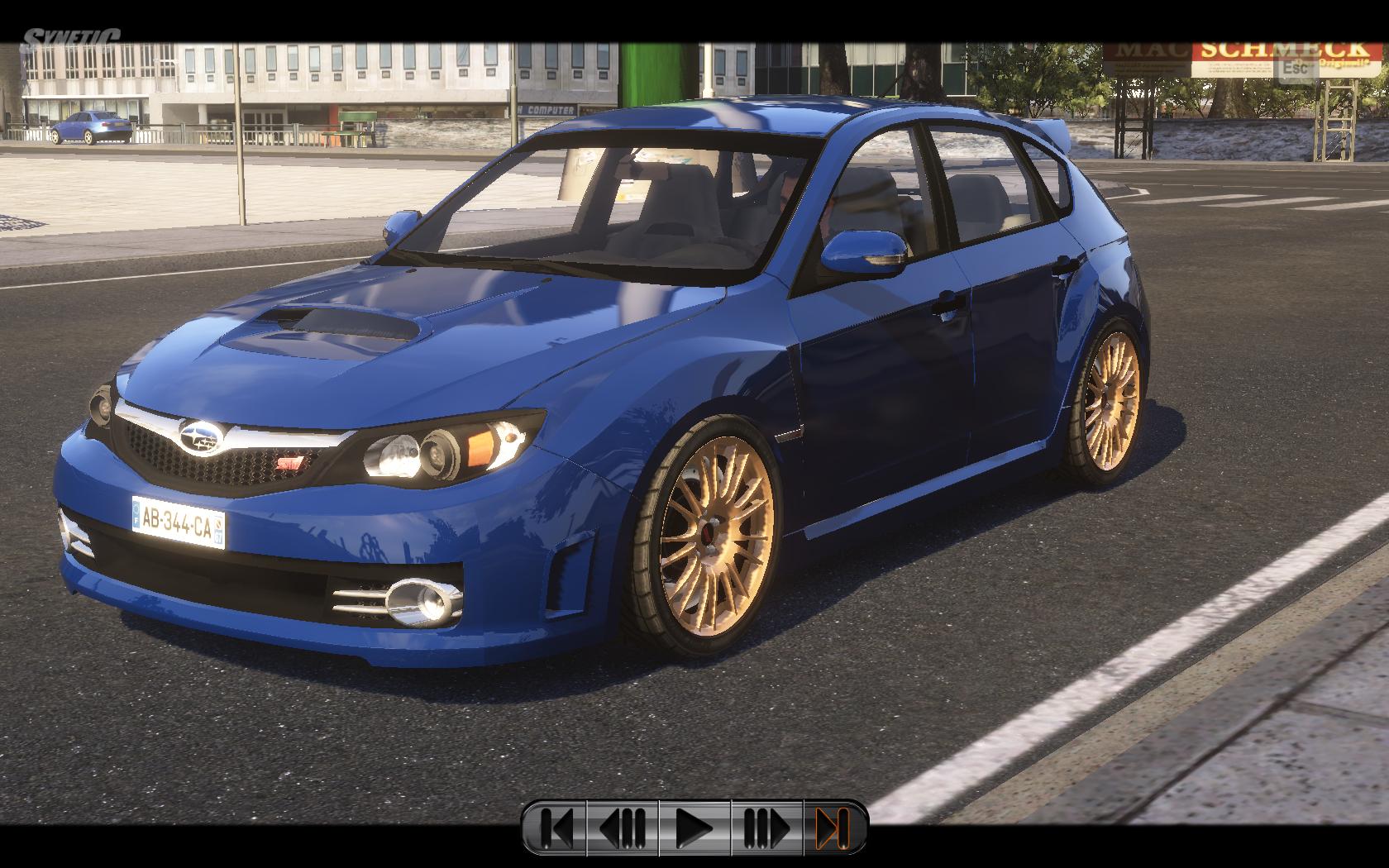Play the replay in slow reverse
Screen dimensions: 1389x868
pos(623,827)
